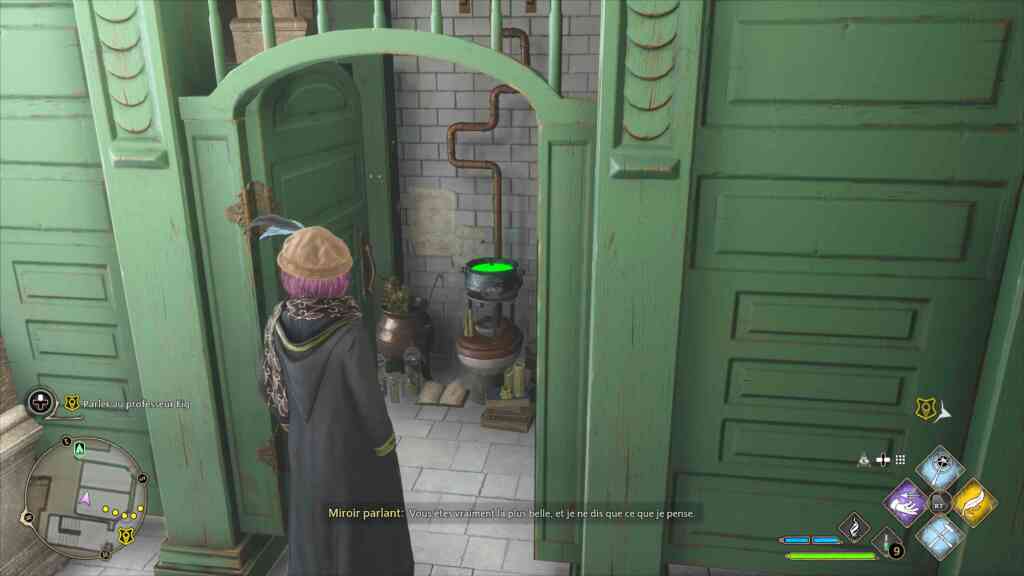Trigger the ancient magic flame icon
1024x576 pixels.
click(853, 525)
